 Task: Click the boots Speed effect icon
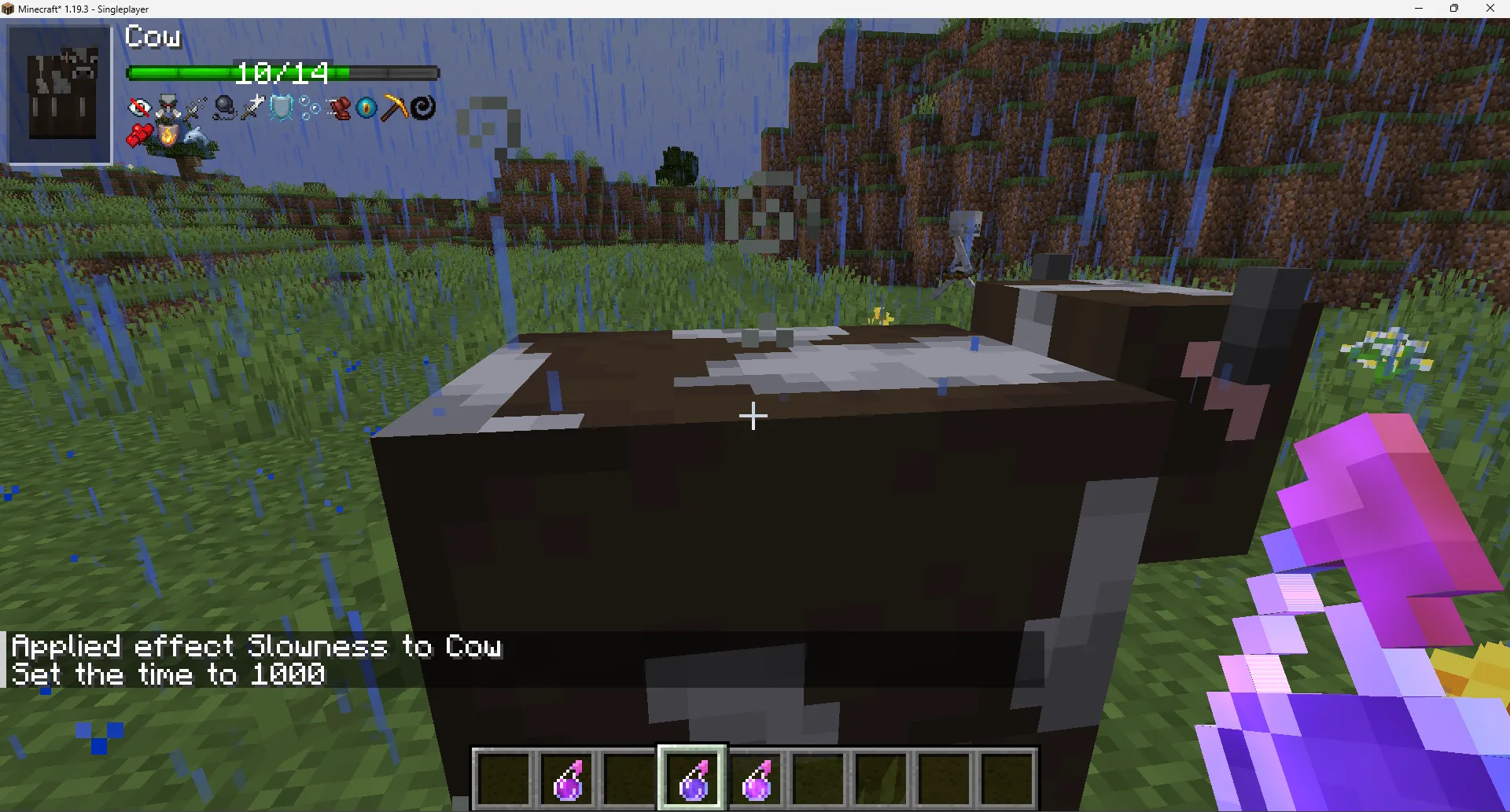point(341,108)
